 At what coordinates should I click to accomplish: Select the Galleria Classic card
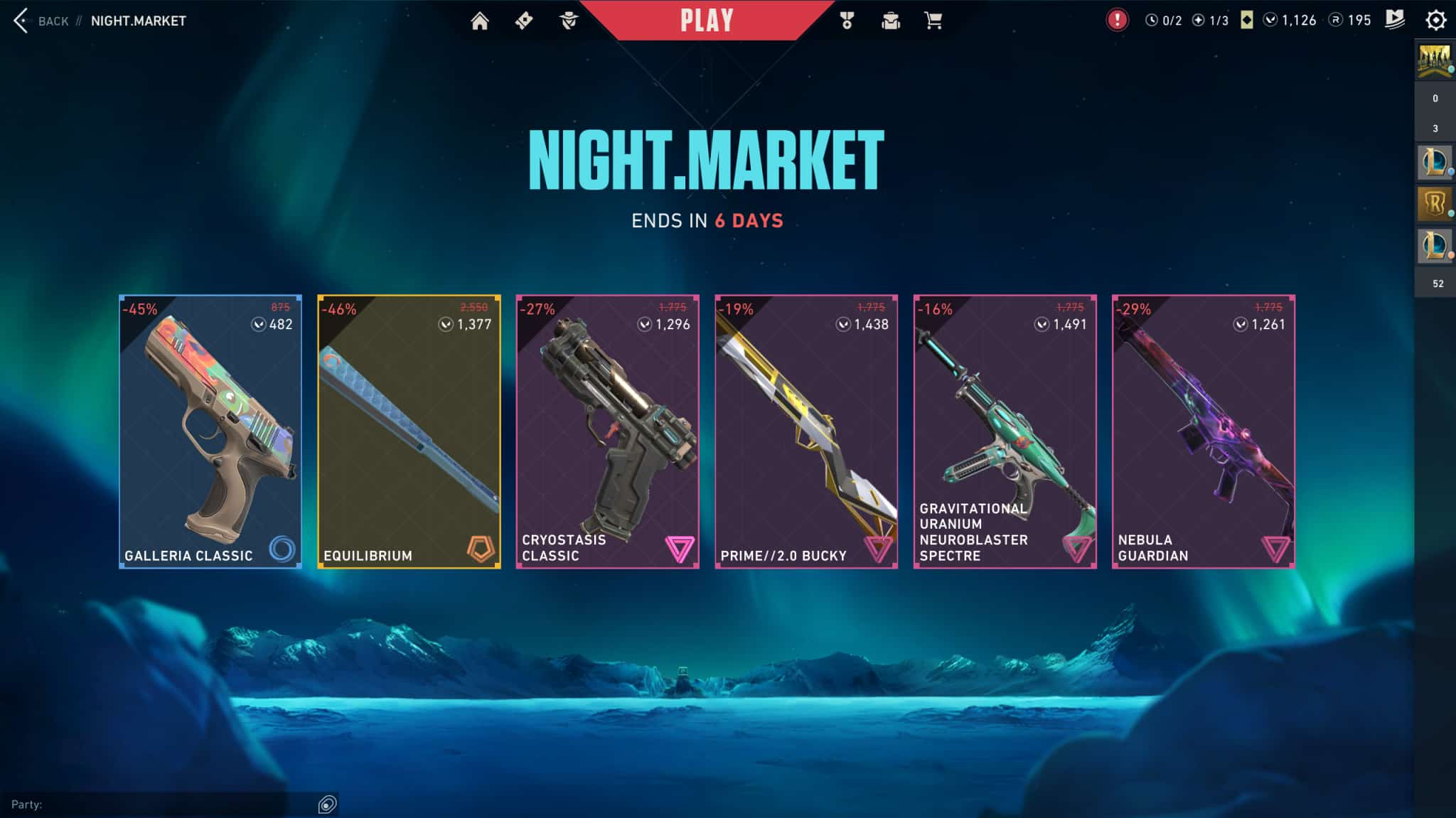click(x=210, y=430)
